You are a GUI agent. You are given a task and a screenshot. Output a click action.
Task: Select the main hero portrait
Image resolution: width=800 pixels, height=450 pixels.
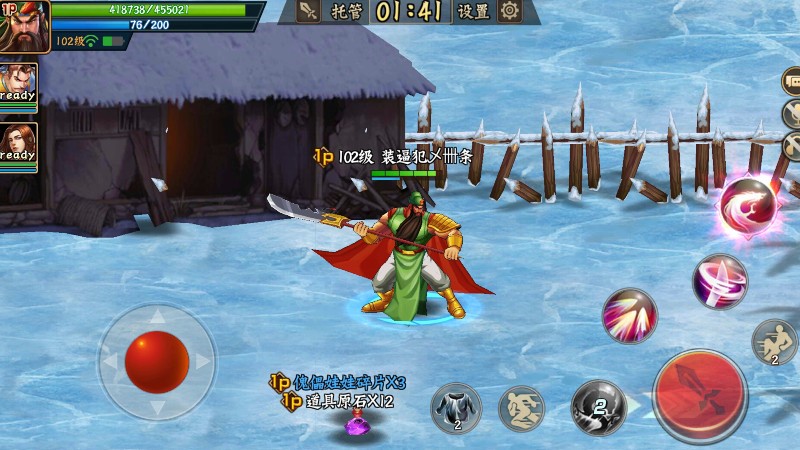pyautogui.click(x=25, y=26)
